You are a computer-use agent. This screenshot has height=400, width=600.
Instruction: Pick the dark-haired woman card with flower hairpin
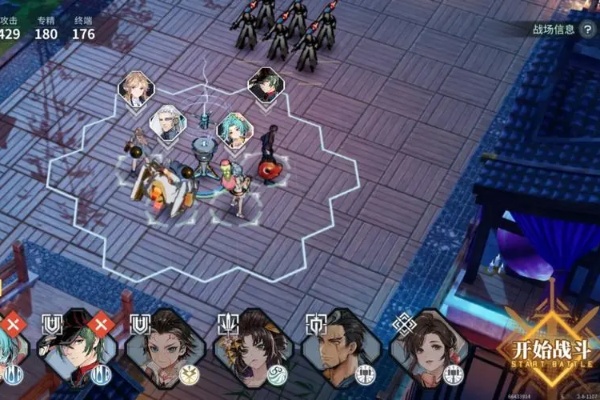(247, 350)
